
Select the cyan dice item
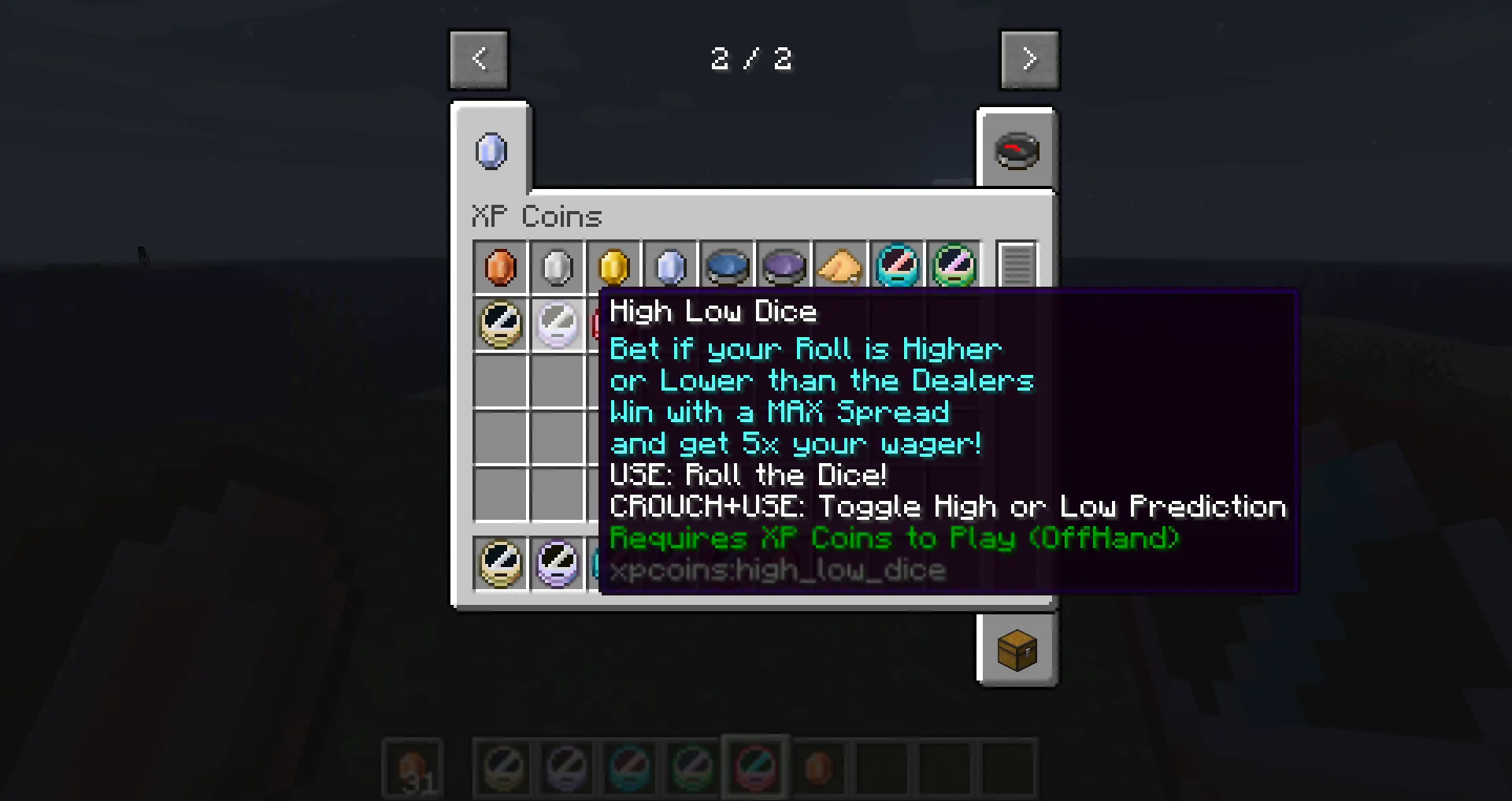pyautogui.click(x=897, y=266)
